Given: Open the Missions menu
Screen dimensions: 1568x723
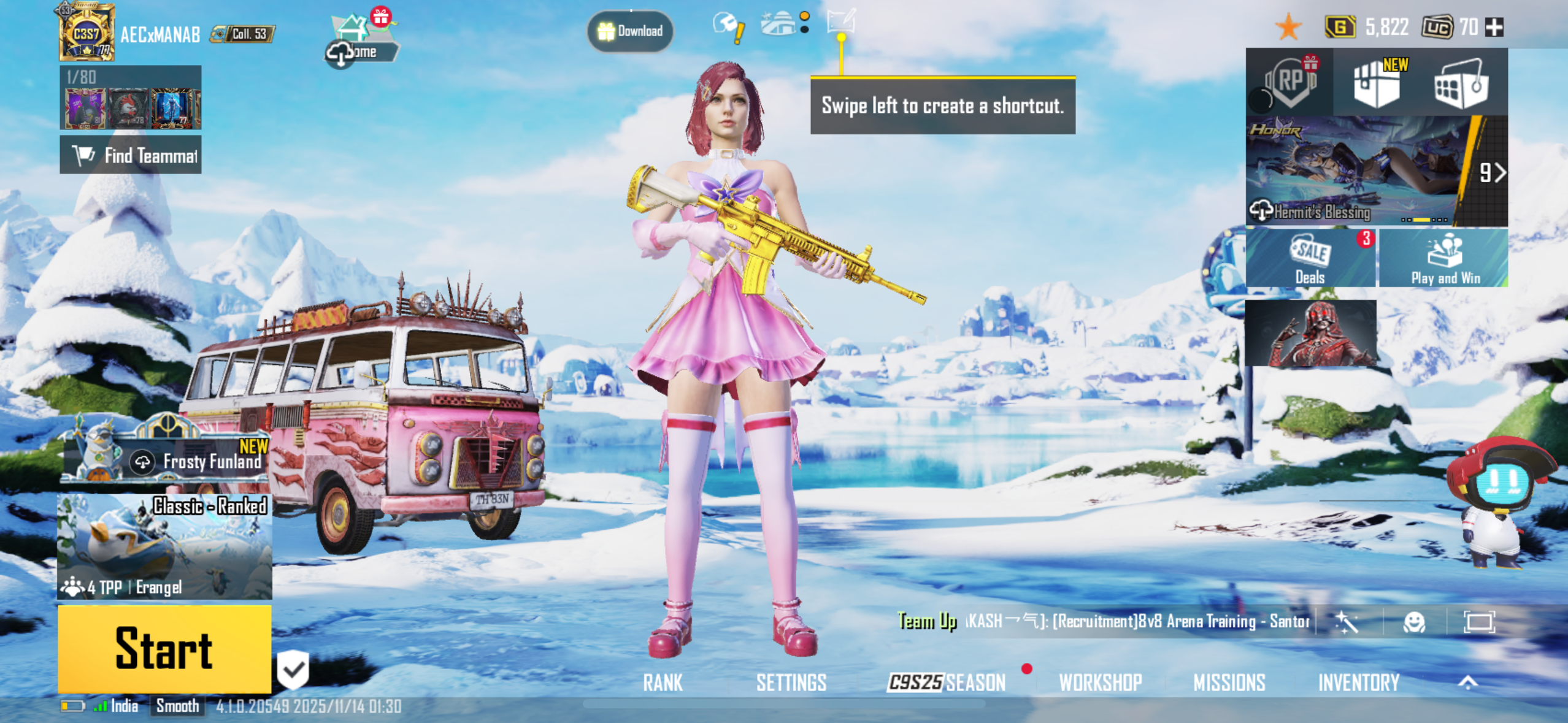Looking at the screenshot, I should pyautogui.click(x=1229, y=682).
